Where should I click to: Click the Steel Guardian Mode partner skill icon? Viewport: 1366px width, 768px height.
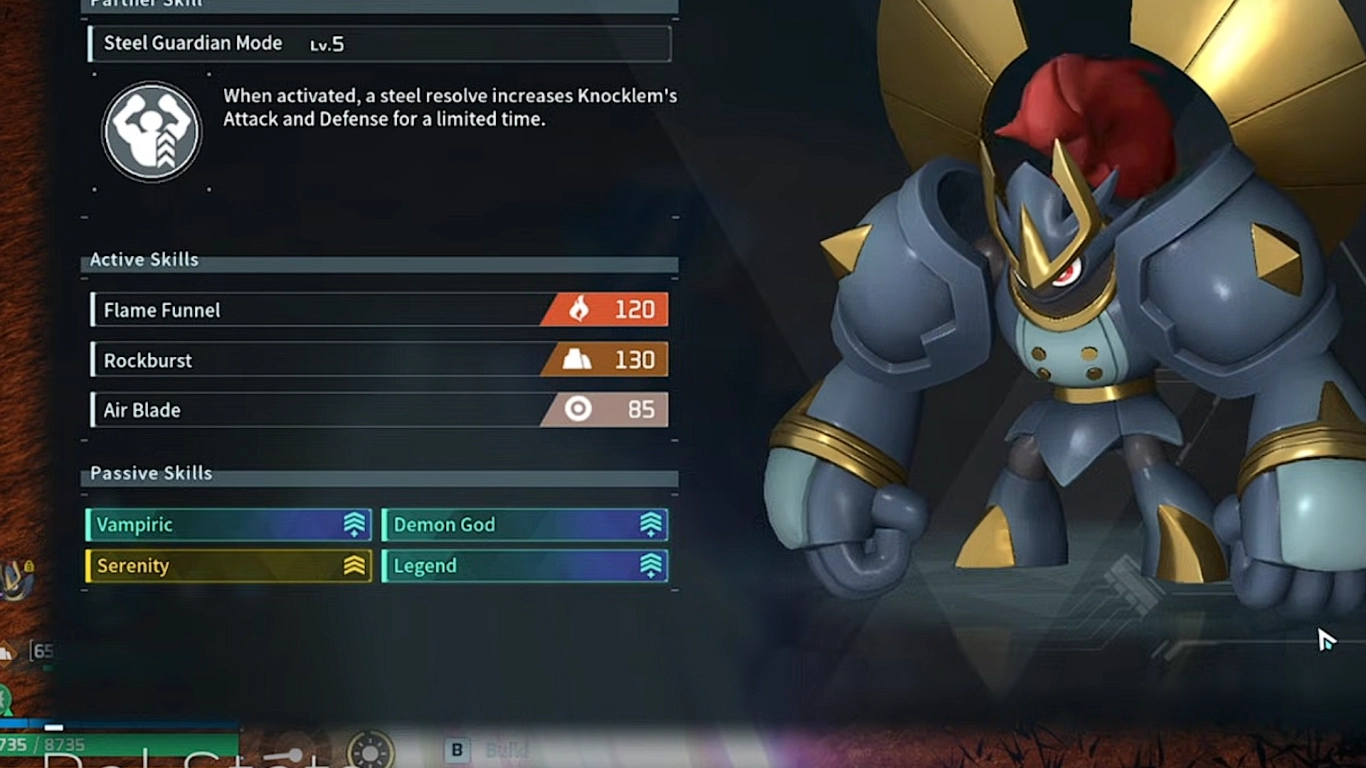pyautogui.click(x=151, y=131)
